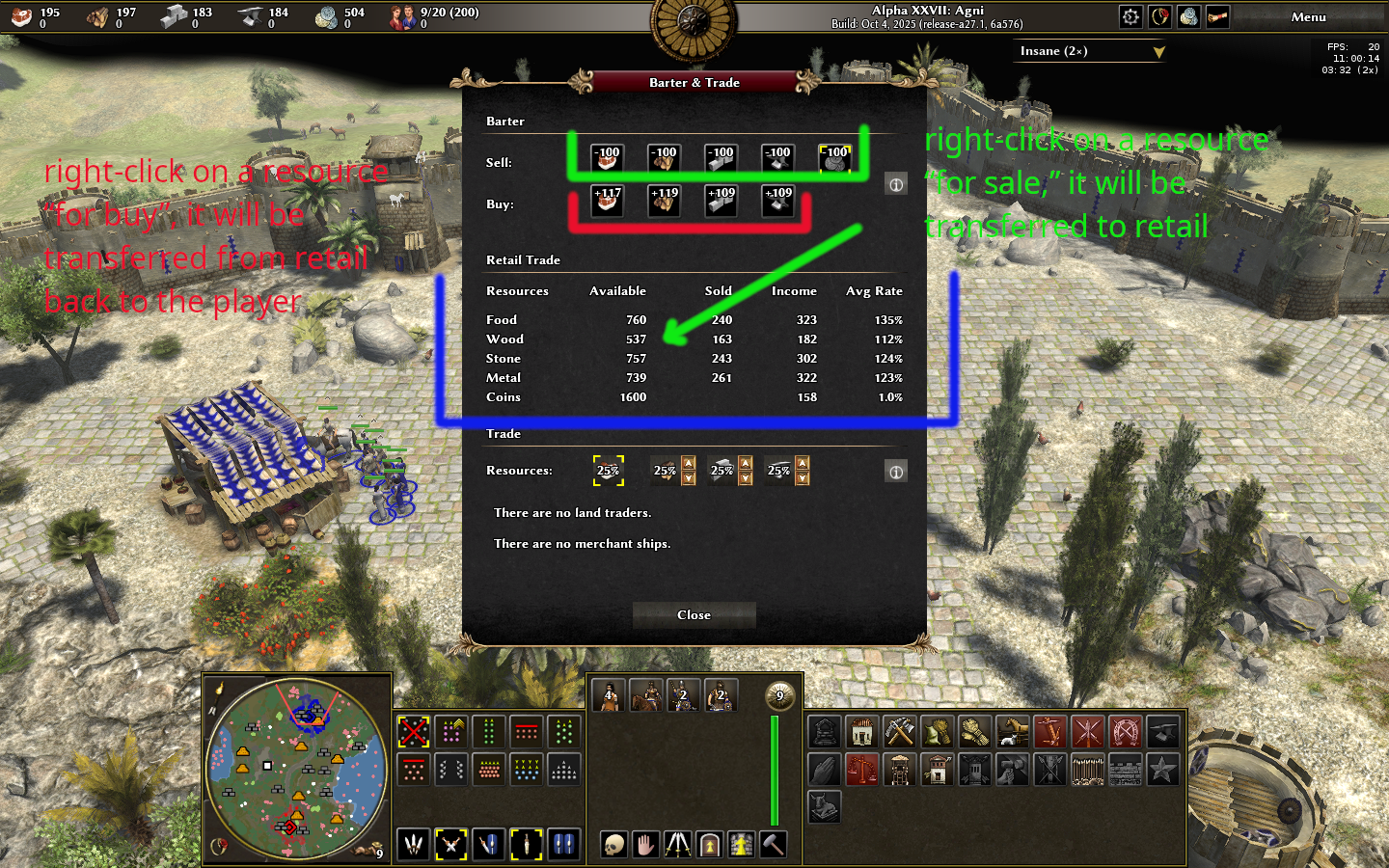Kill selected units with skull button
Image resolution: width=1389 pixels, height=868 pixels.
tap(613, 845)
